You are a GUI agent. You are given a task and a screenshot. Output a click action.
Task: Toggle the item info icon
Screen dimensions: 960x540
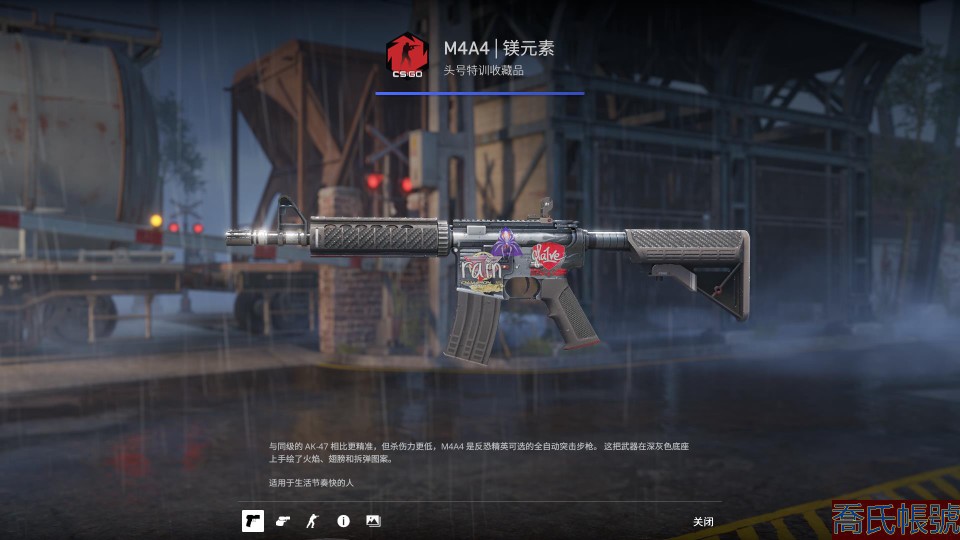pos(343,521)
